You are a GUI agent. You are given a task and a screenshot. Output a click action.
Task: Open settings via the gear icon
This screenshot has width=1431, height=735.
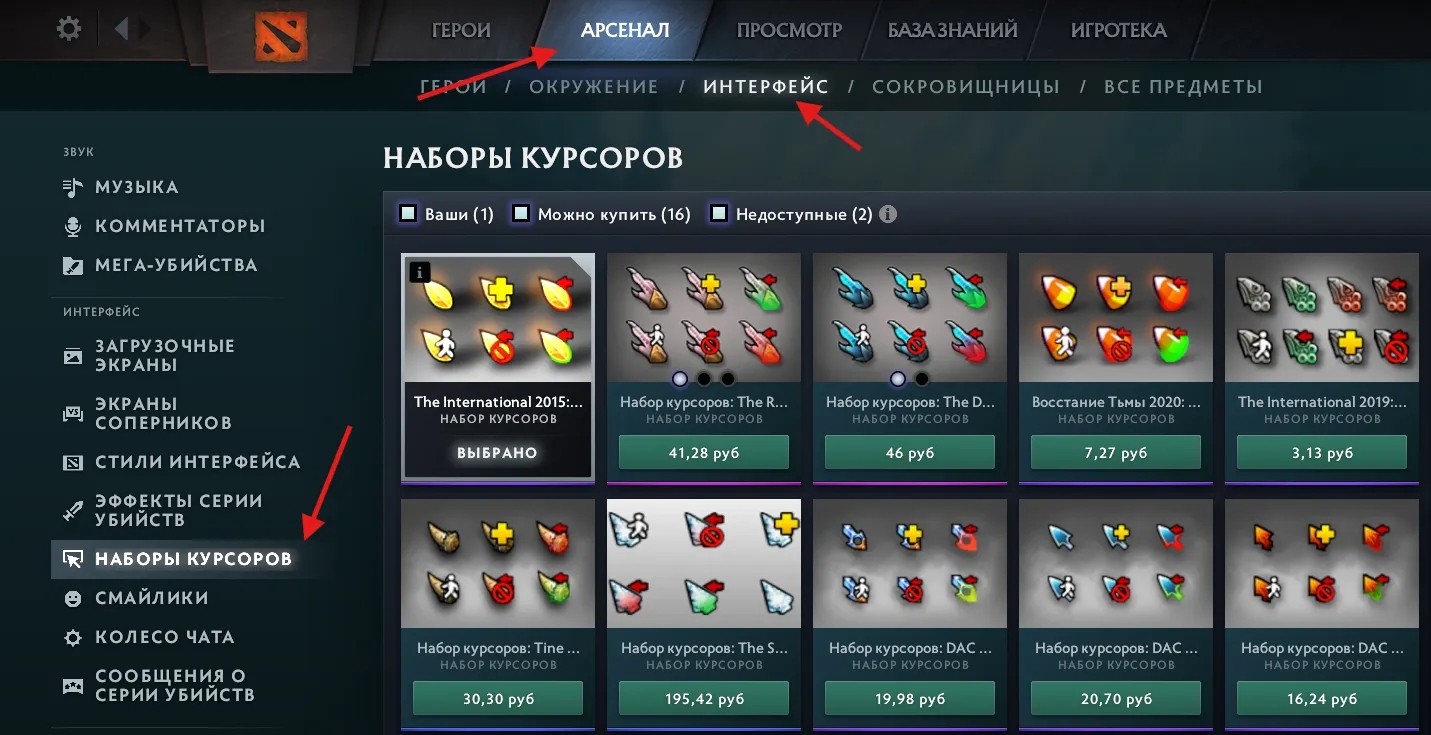click(66, 28)
